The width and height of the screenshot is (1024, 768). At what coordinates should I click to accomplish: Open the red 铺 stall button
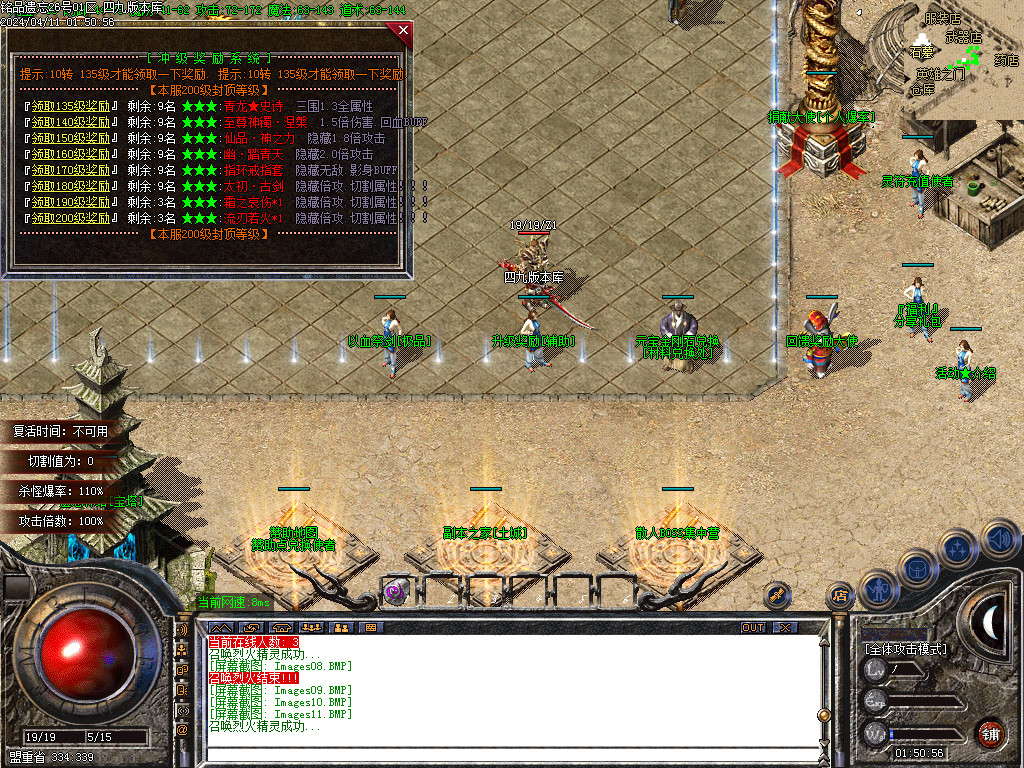click(x=991, y=733)
